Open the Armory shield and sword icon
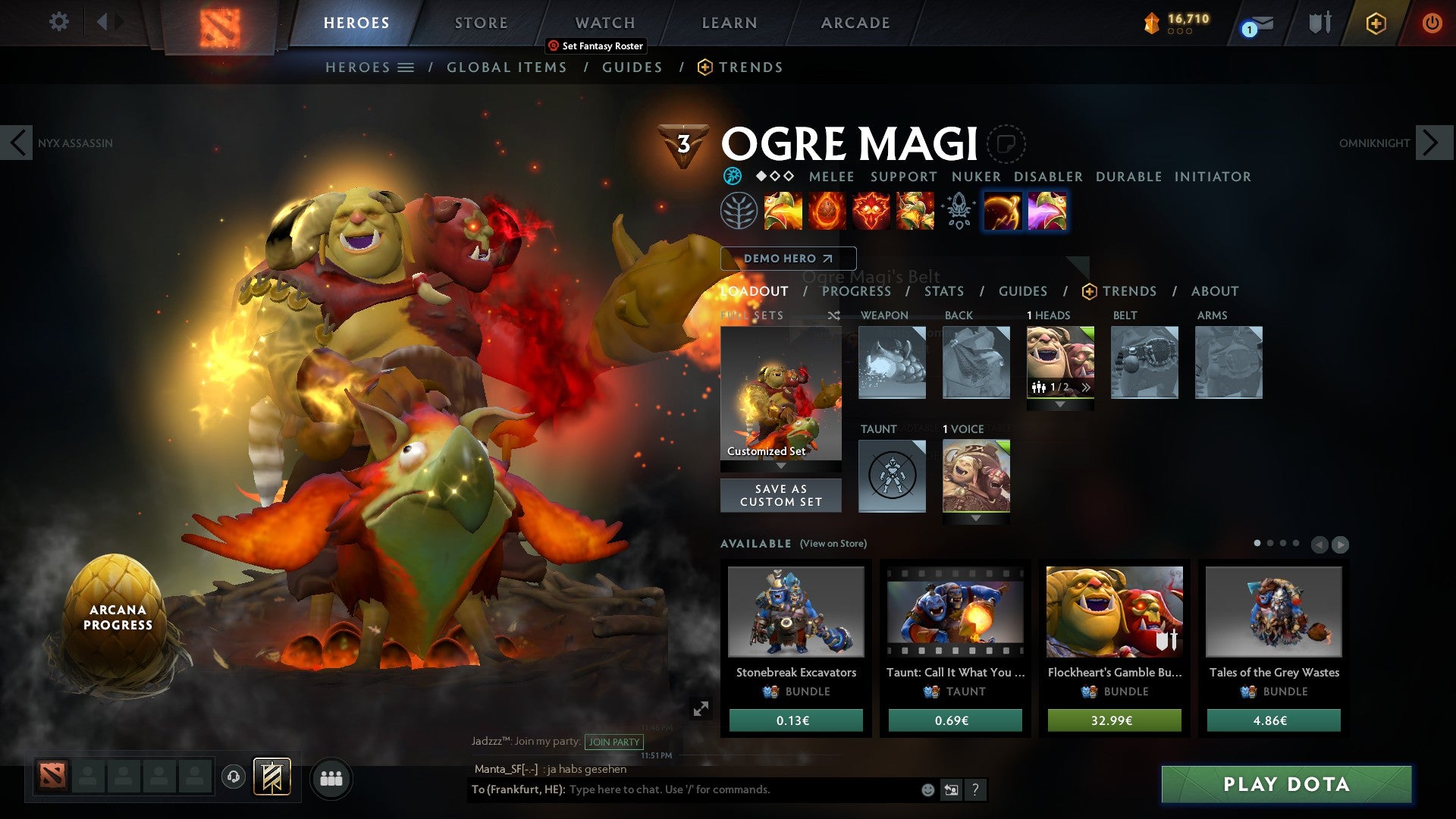This screenshot has width=1456, height=819. point(1319,23)
